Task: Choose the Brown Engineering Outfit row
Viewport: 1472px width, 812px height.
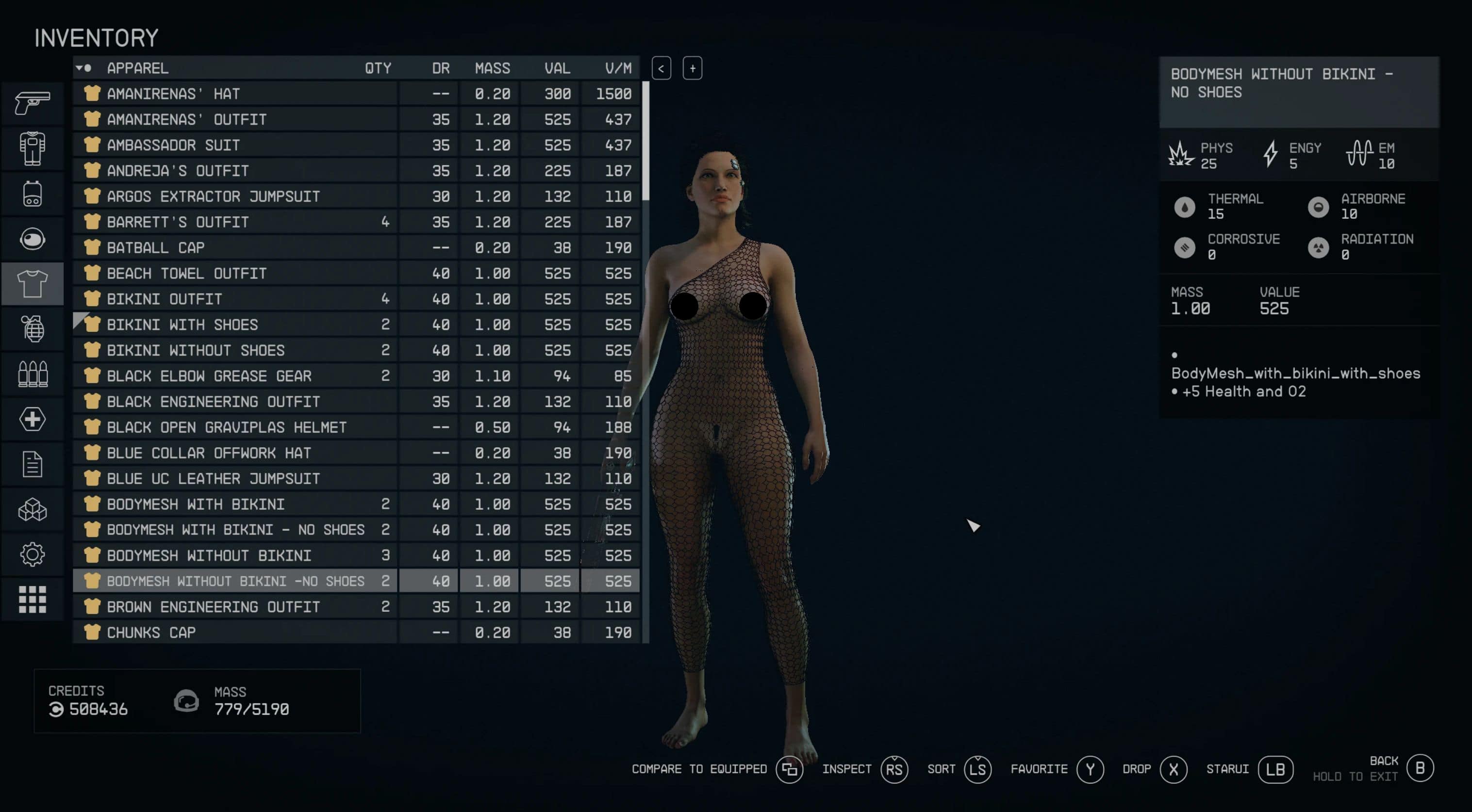Action: click(x=234, y=607)
